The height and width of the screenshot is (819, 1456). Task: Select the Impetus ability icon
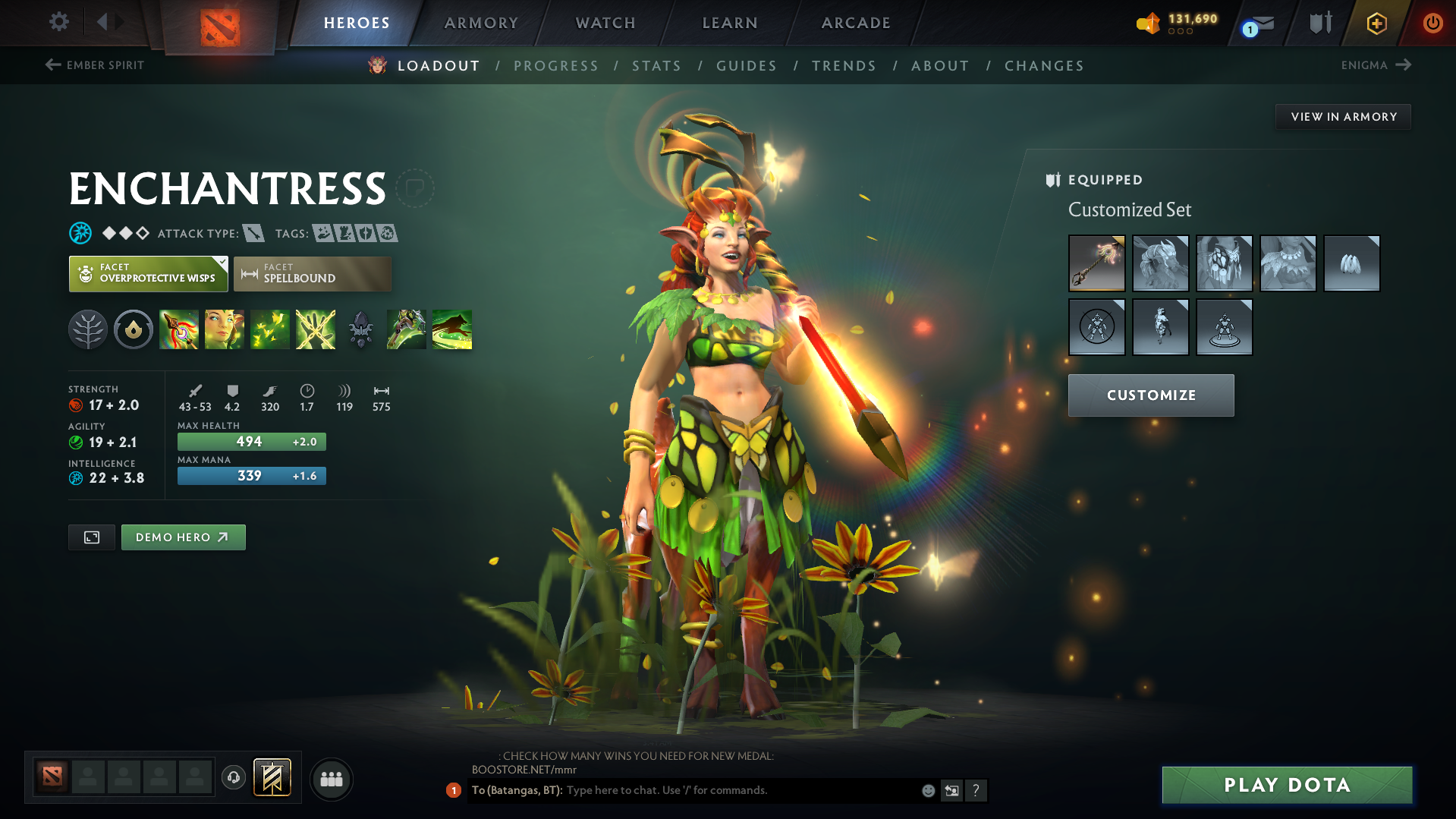click(179, 329)
